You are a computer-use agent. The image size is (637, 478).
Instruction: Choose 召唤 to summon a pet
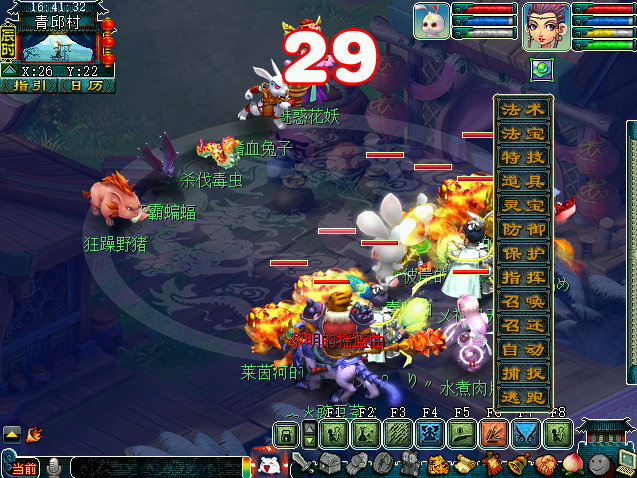(x=523, y=302)
